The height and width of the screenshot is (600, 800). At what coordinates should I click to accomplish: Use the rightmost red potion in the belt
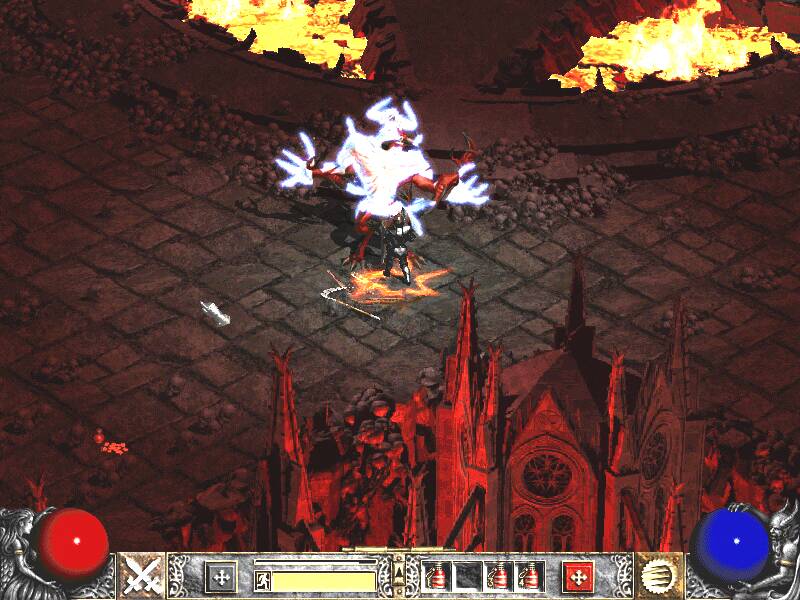tap(530, 576)
